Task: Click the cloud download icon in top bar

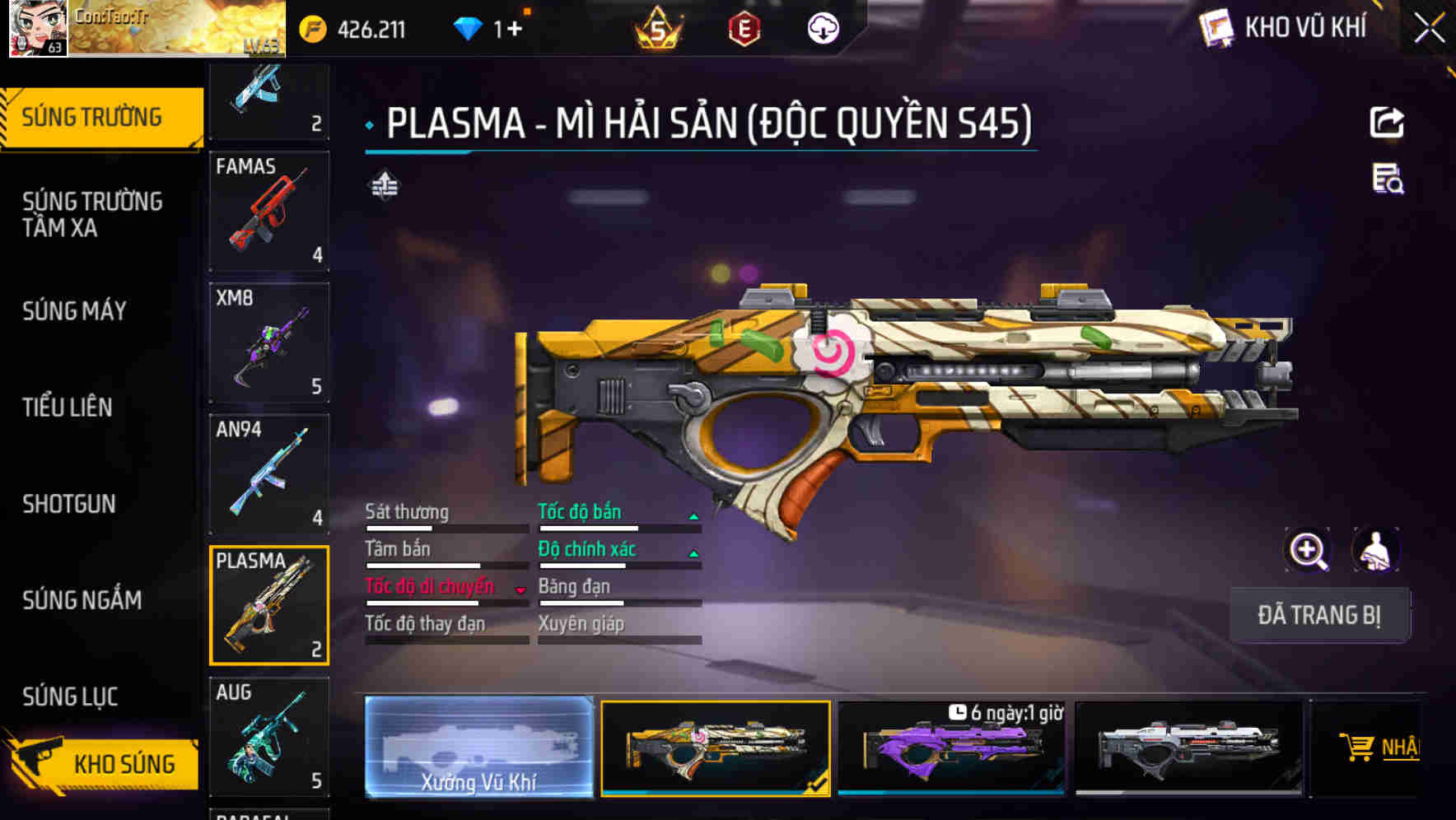Action: [x=822, y=27]
